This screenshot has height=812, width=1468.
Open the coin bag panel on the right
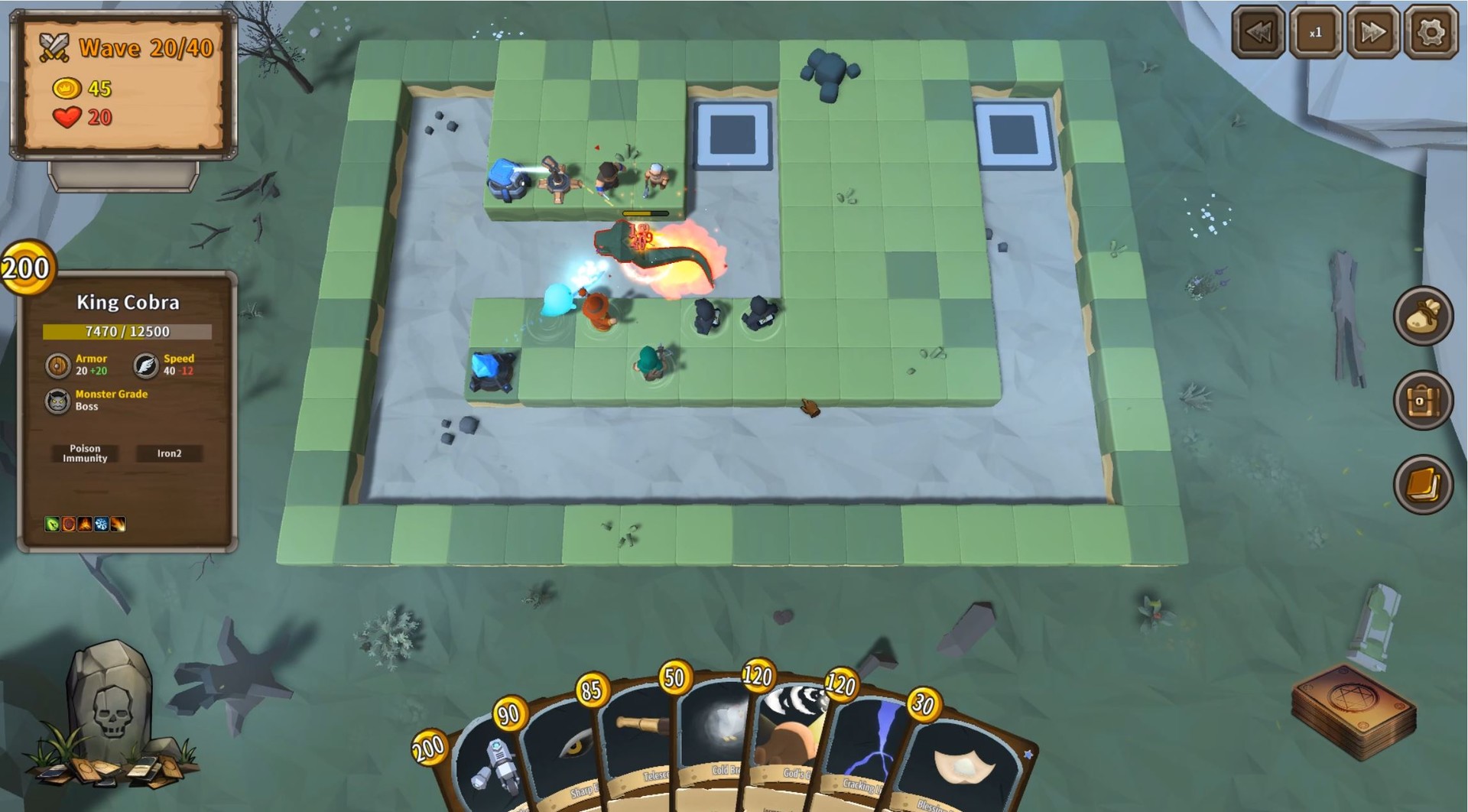click(1424, 316)
